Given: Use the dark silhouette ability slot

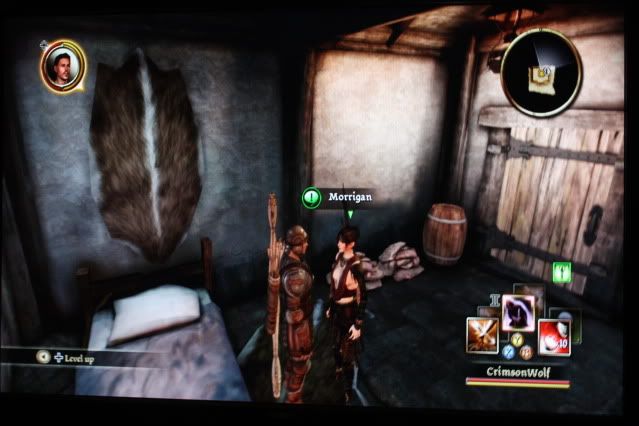Looking at the screenshot, I should [518, 311].
